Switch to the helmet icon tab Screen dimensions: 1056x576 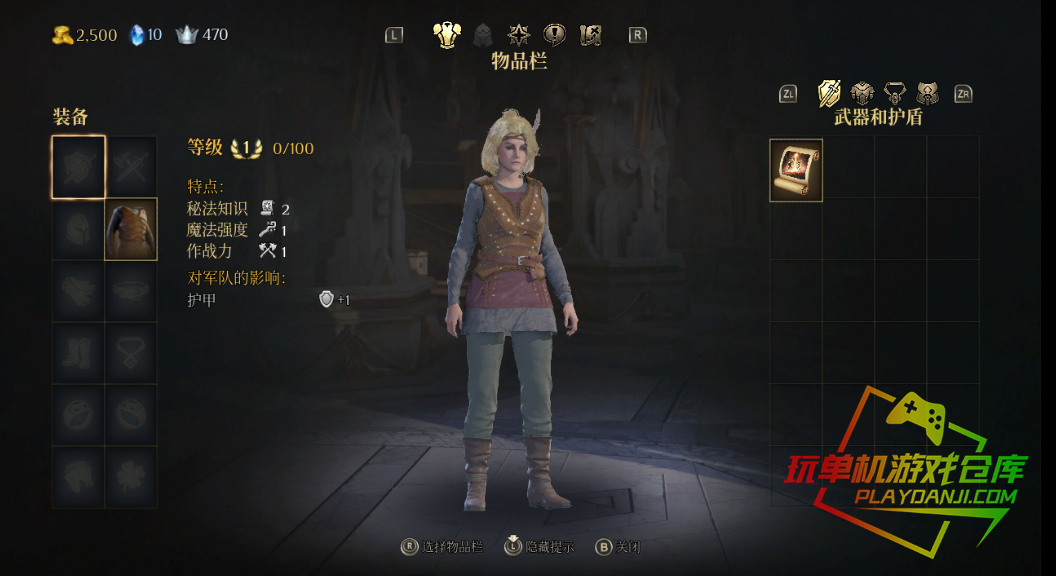(x=483, y=35)
